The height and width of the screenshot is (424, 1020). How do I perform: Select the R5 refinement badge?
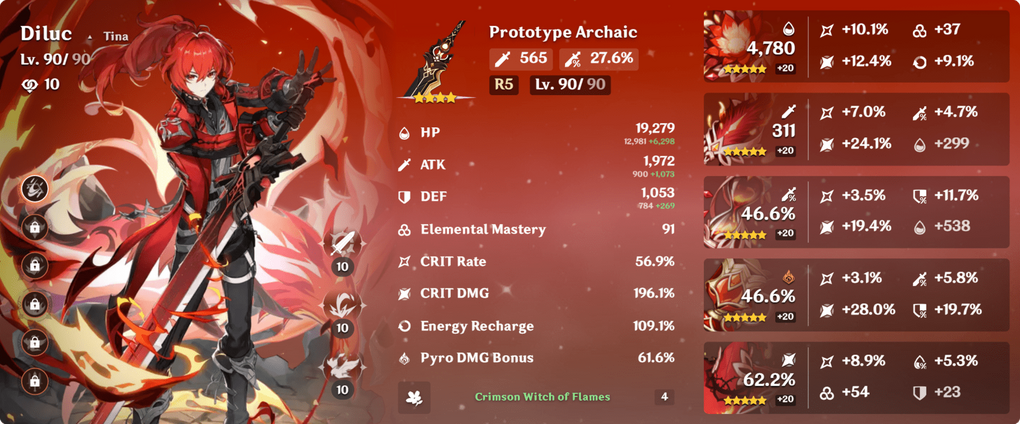point(504,84)
